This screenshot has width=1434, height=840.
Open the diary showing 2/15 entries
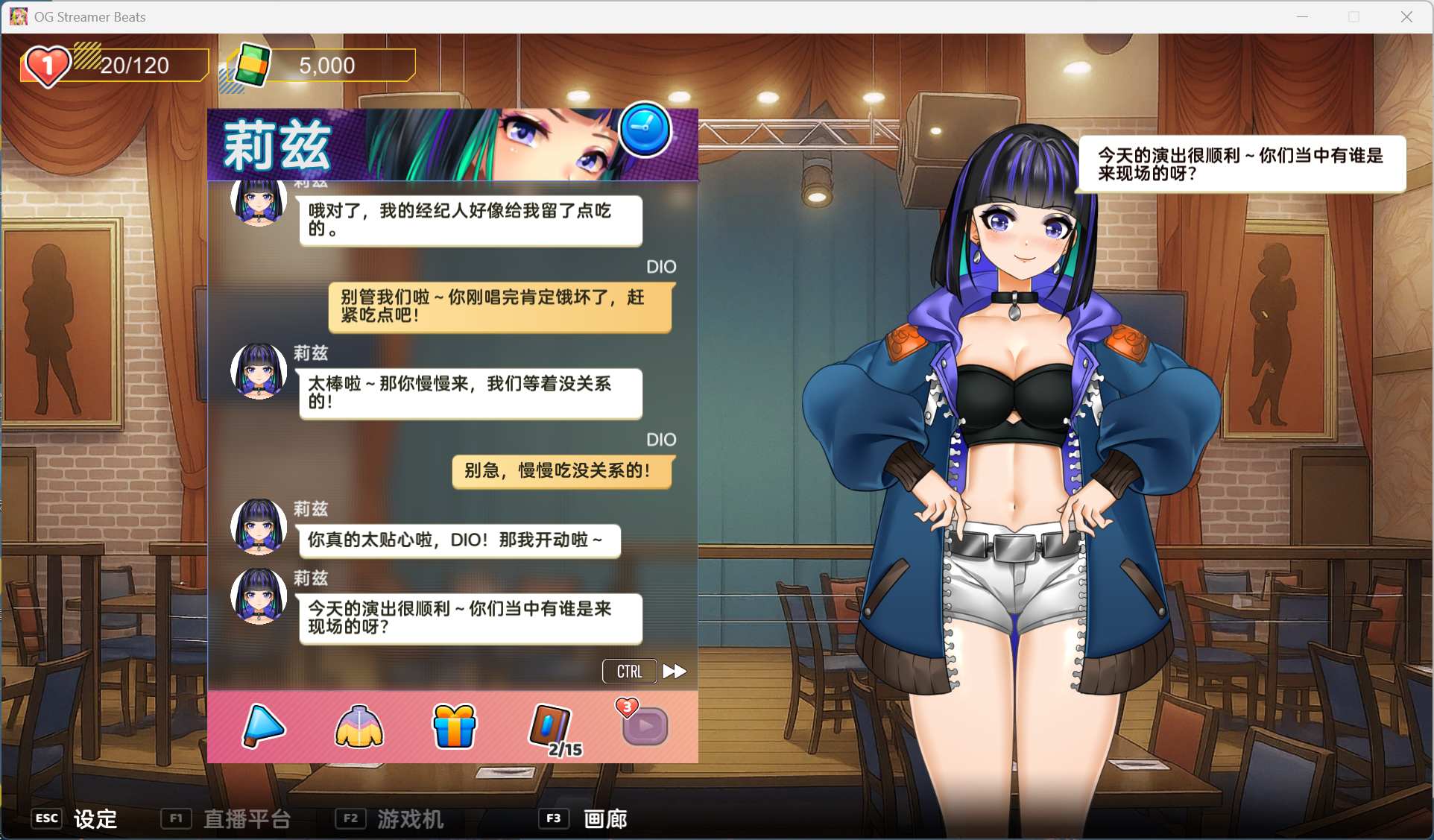(x=549, y=724)
